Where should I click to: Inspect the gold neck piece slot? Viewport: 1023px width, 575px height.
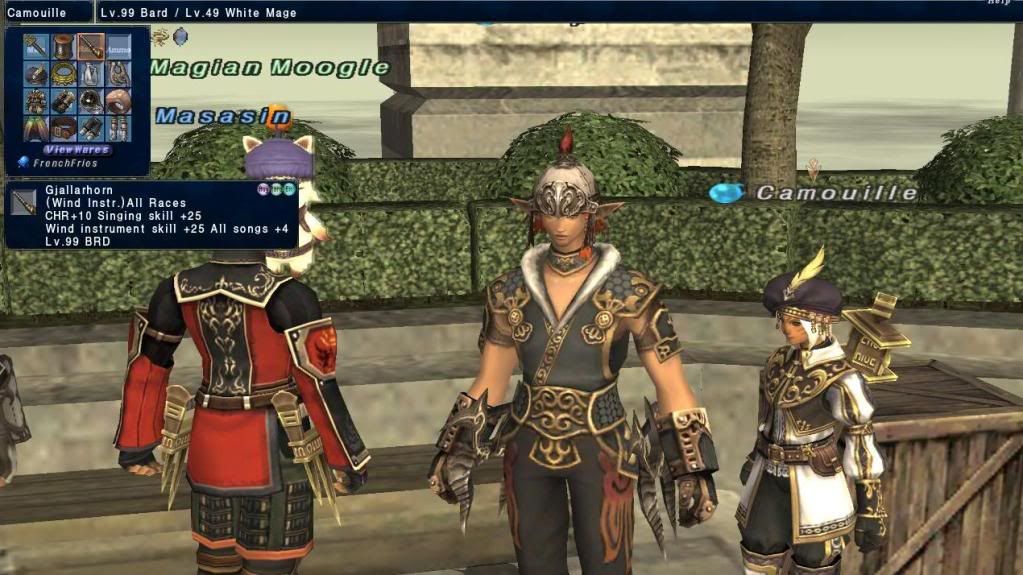coord(64,74)
